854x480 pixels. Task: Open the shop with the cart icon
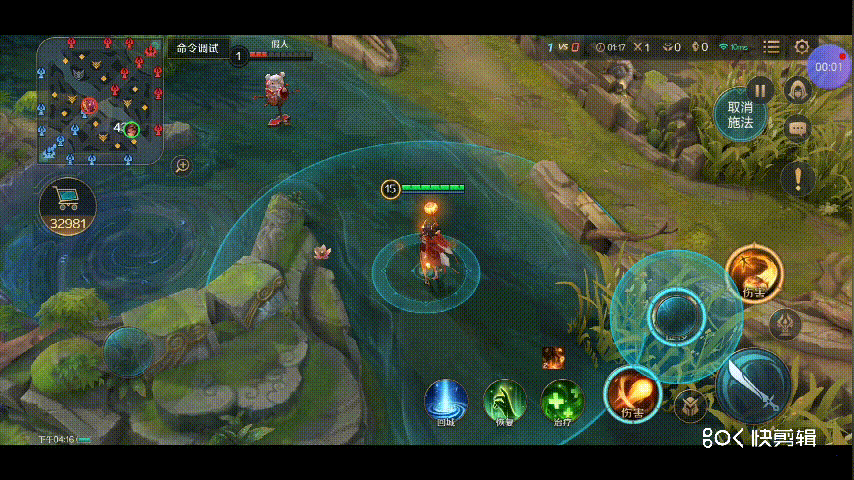[68, 207]
